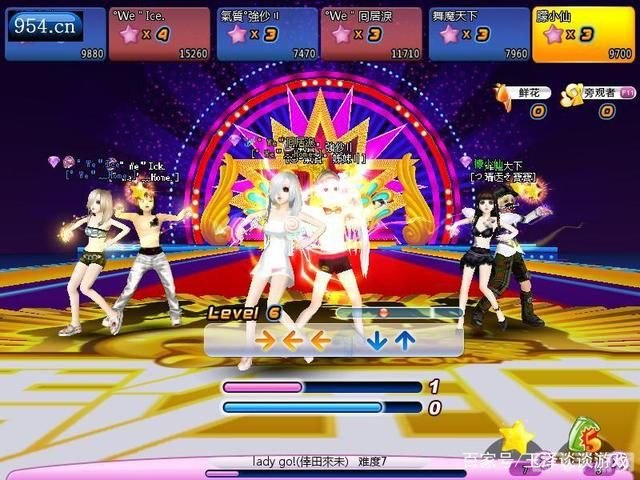Select the first player panel scoring 9880
Viewport: 640px width, 480px height.
point(54,34)
